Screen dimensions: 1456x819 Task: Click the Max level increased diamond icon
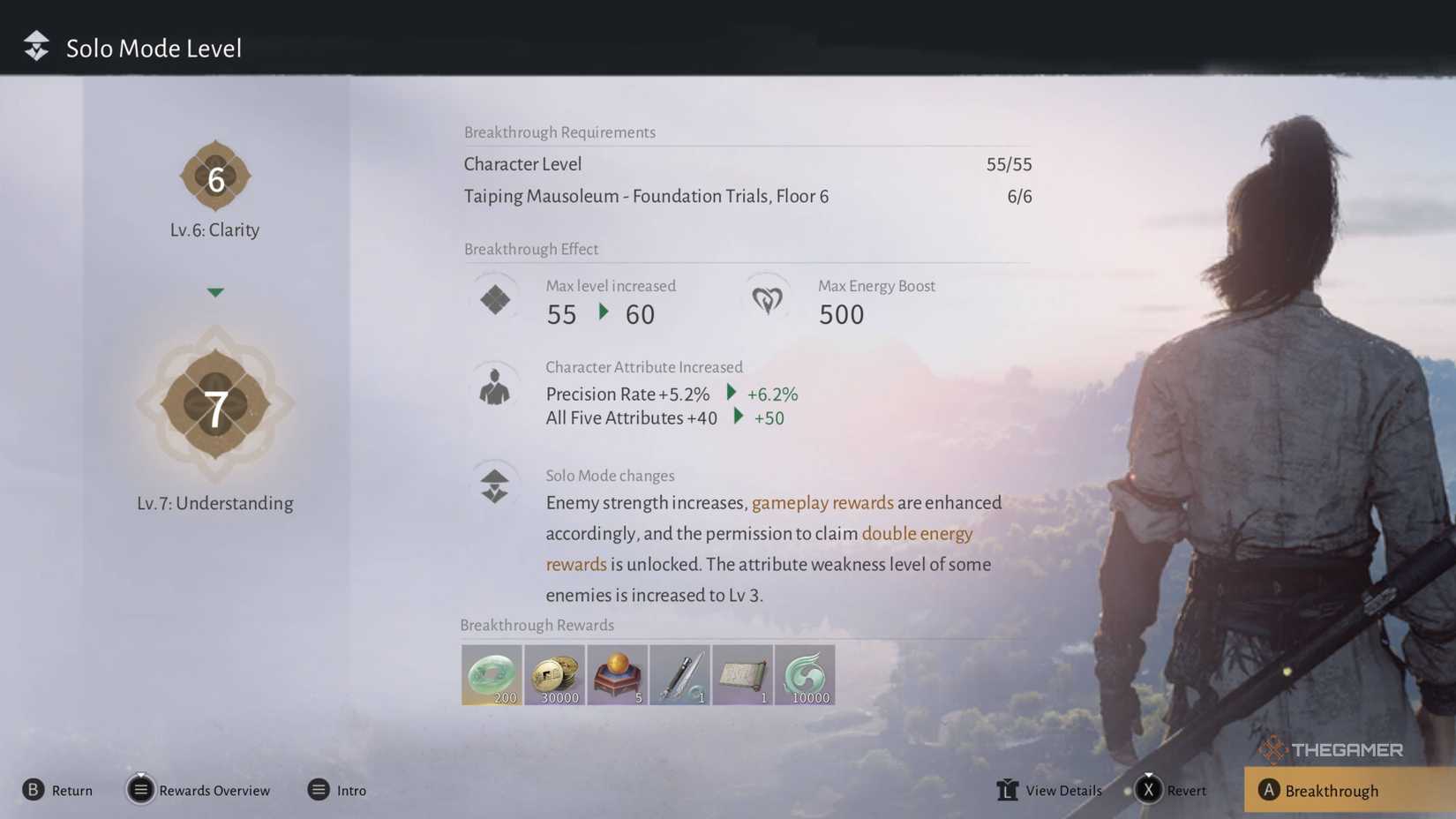pos(494,298)
